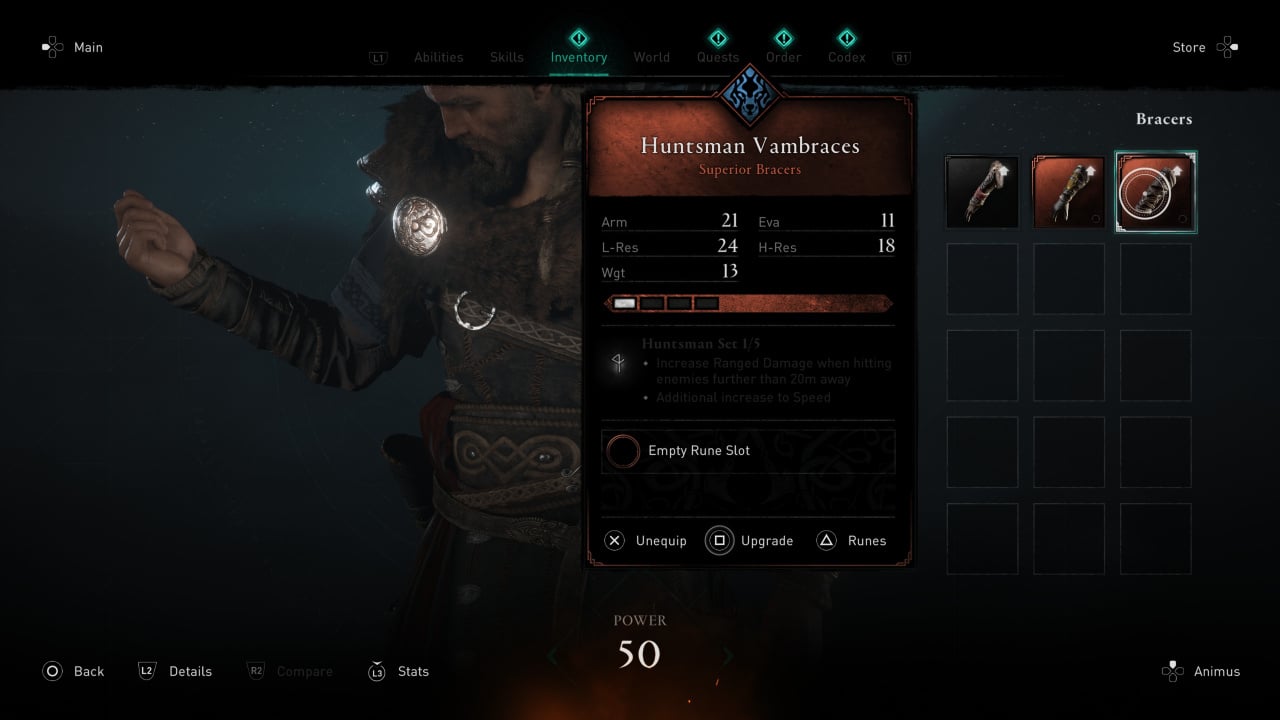Open the Stats view
Screen dimensions: 1280x720
click(399, 671)
